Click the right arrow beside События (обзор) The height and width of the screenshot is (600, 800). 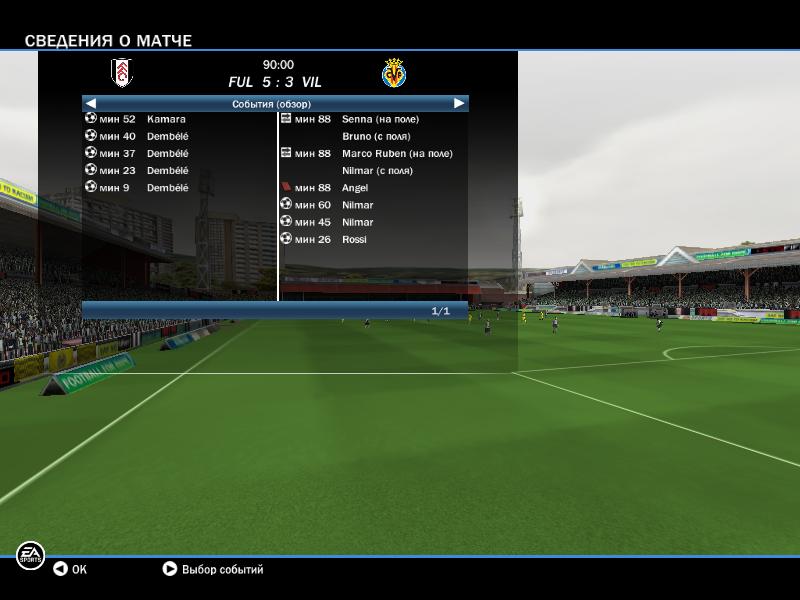click(459, 103)
